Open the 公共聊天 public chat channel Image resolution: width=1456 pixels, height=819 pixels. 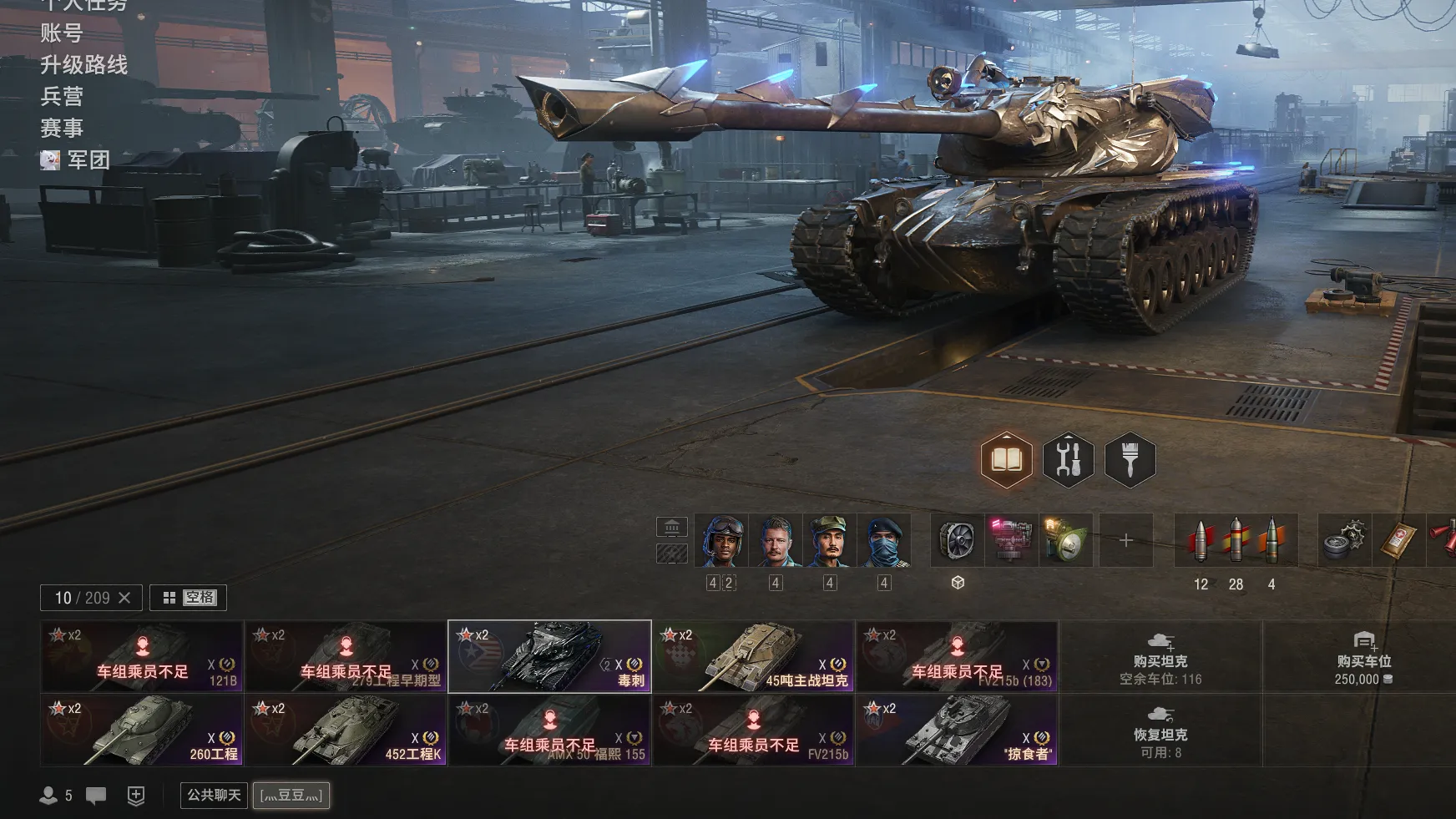(214, 795)
